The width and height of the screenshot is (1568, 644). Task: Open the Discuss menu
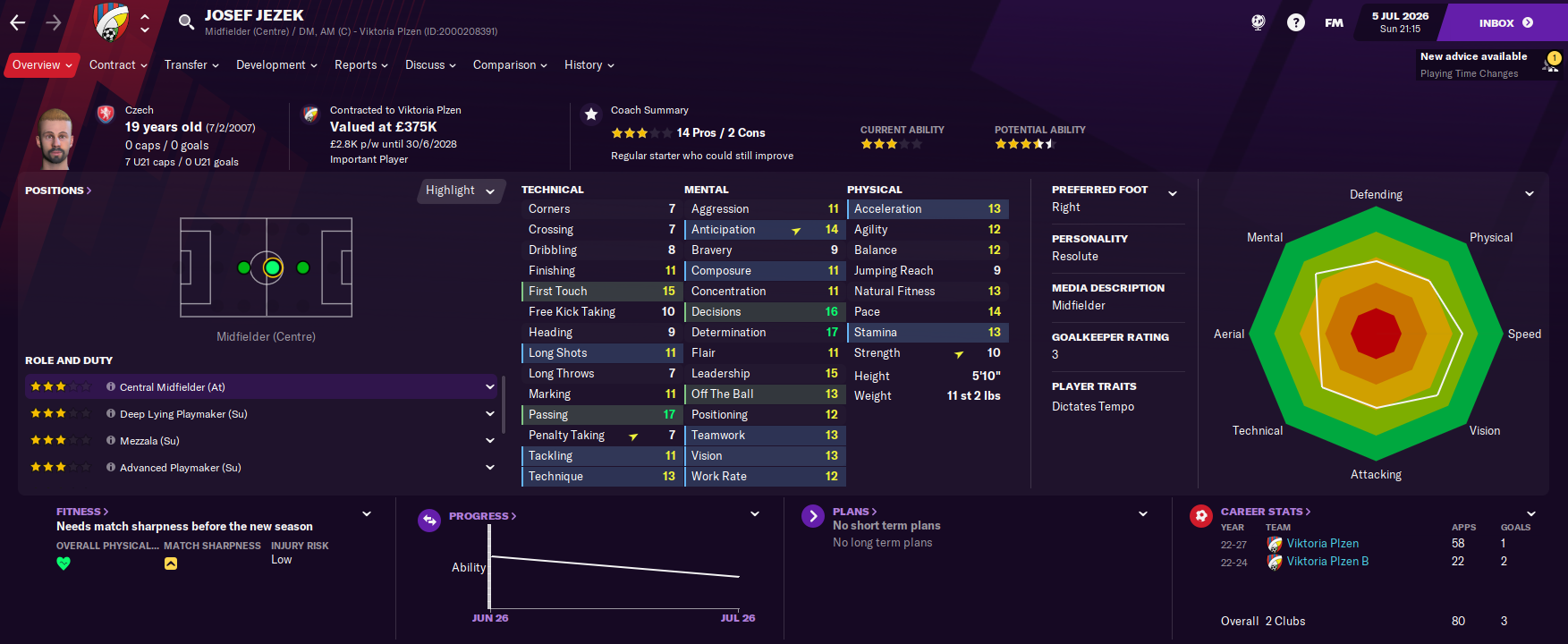coord(430,65)
